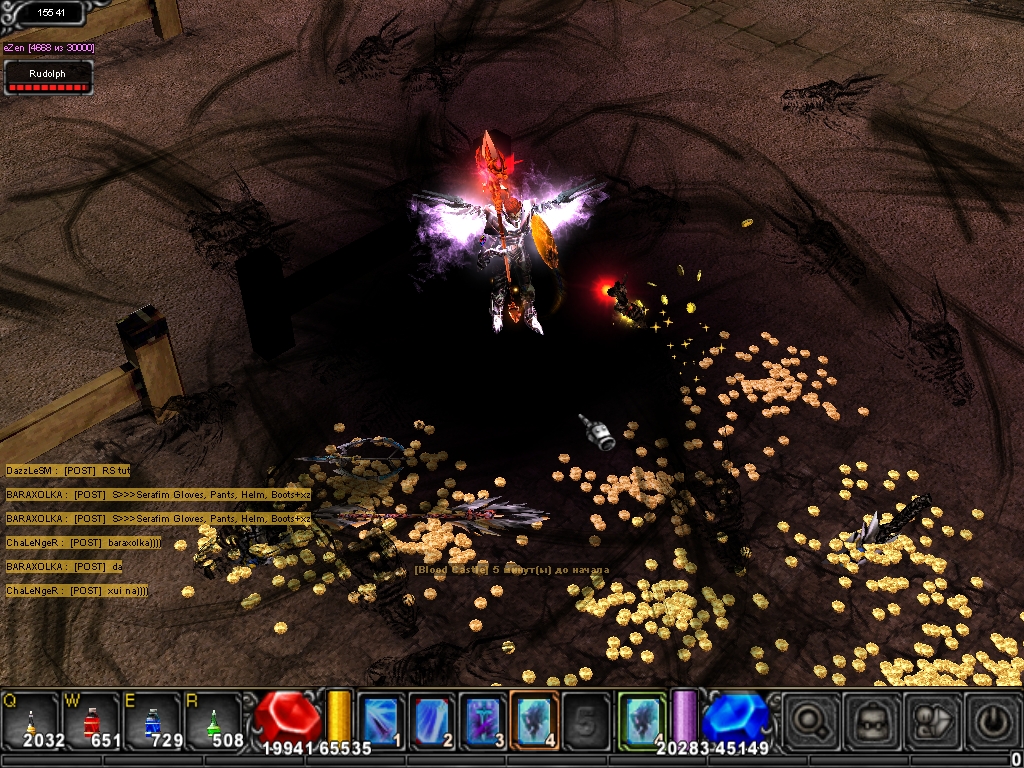
Task: Use the red health potion in slot W
Action: 92,720
